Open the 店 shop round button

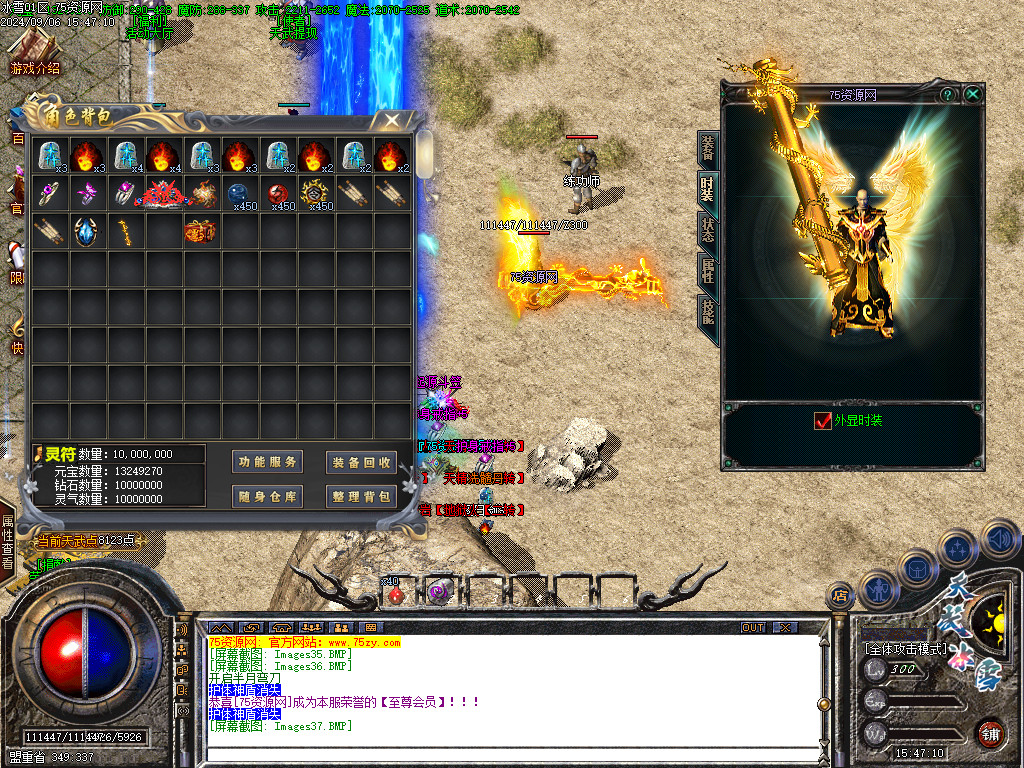(840, 596)
